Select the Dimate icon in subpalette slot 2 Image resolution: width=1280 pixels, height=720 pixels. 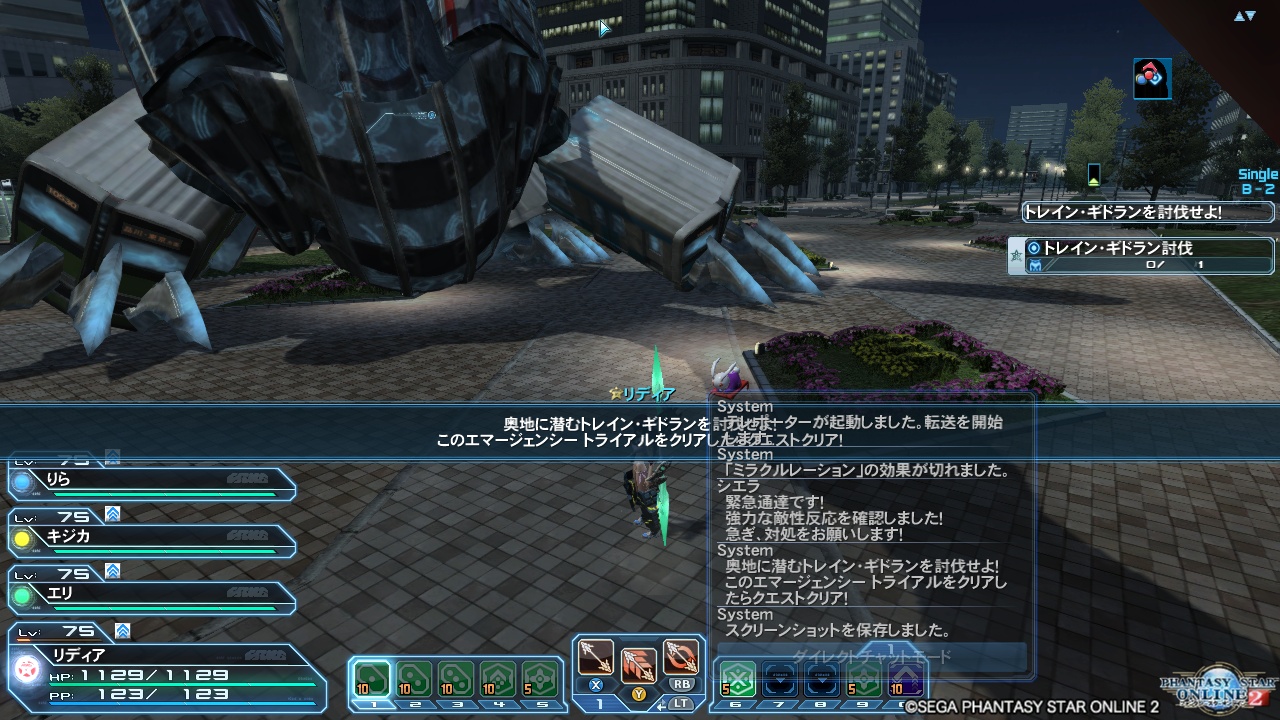pyautogui.click(x=414, y=679)
